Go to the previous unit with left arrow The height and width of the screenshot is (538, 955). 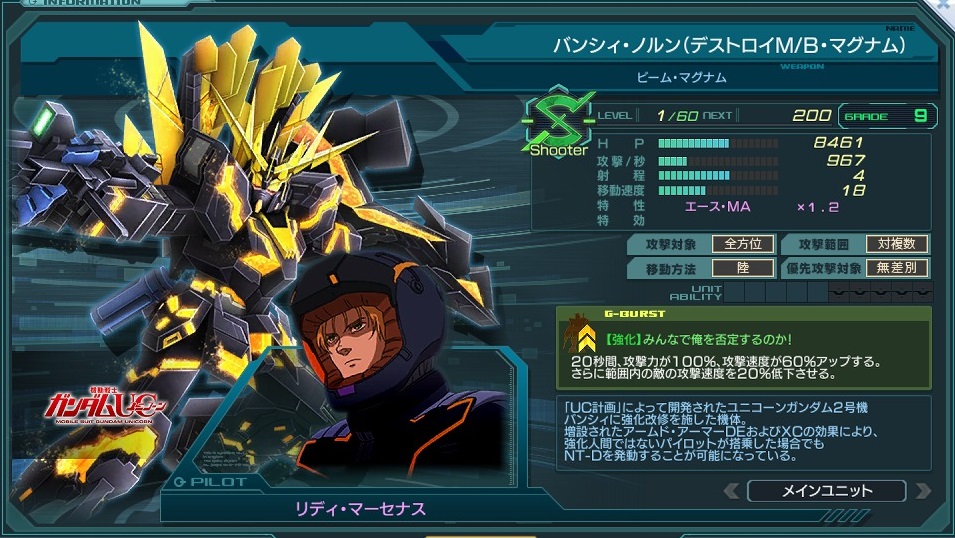pos(732,491)
